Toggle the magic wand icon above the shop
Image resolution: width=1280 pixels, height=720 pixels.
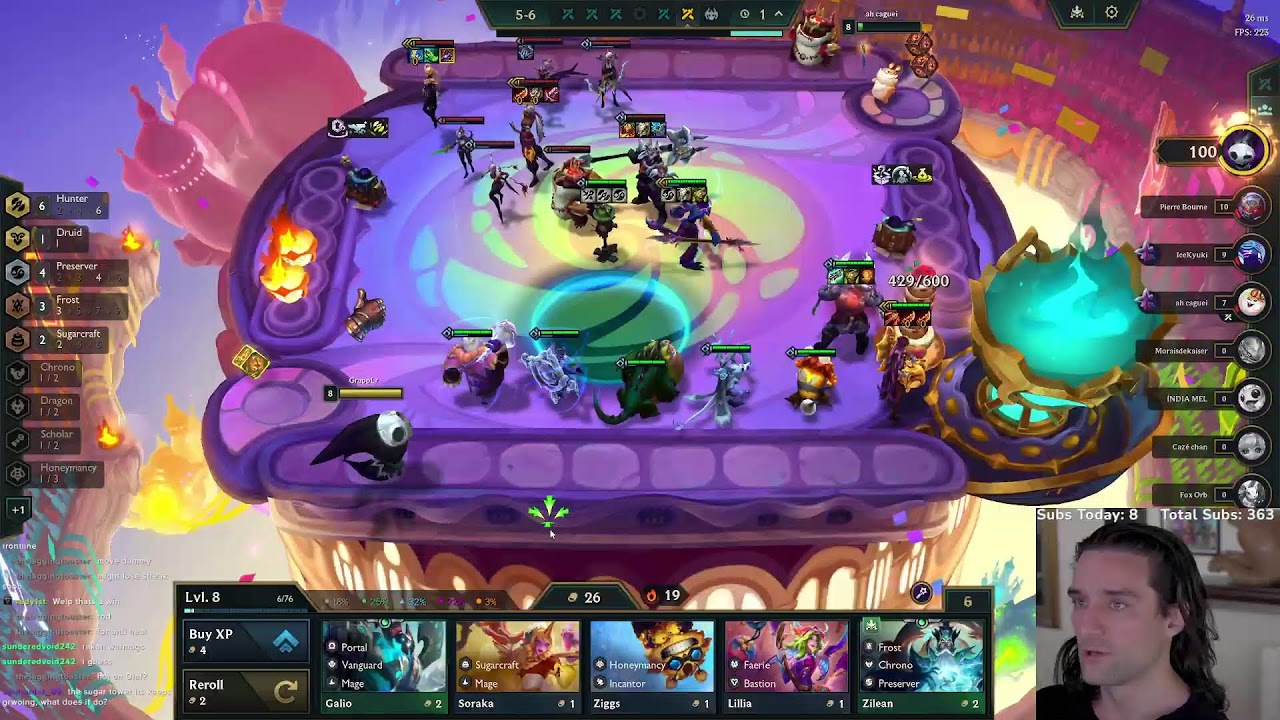click(921, 593)
